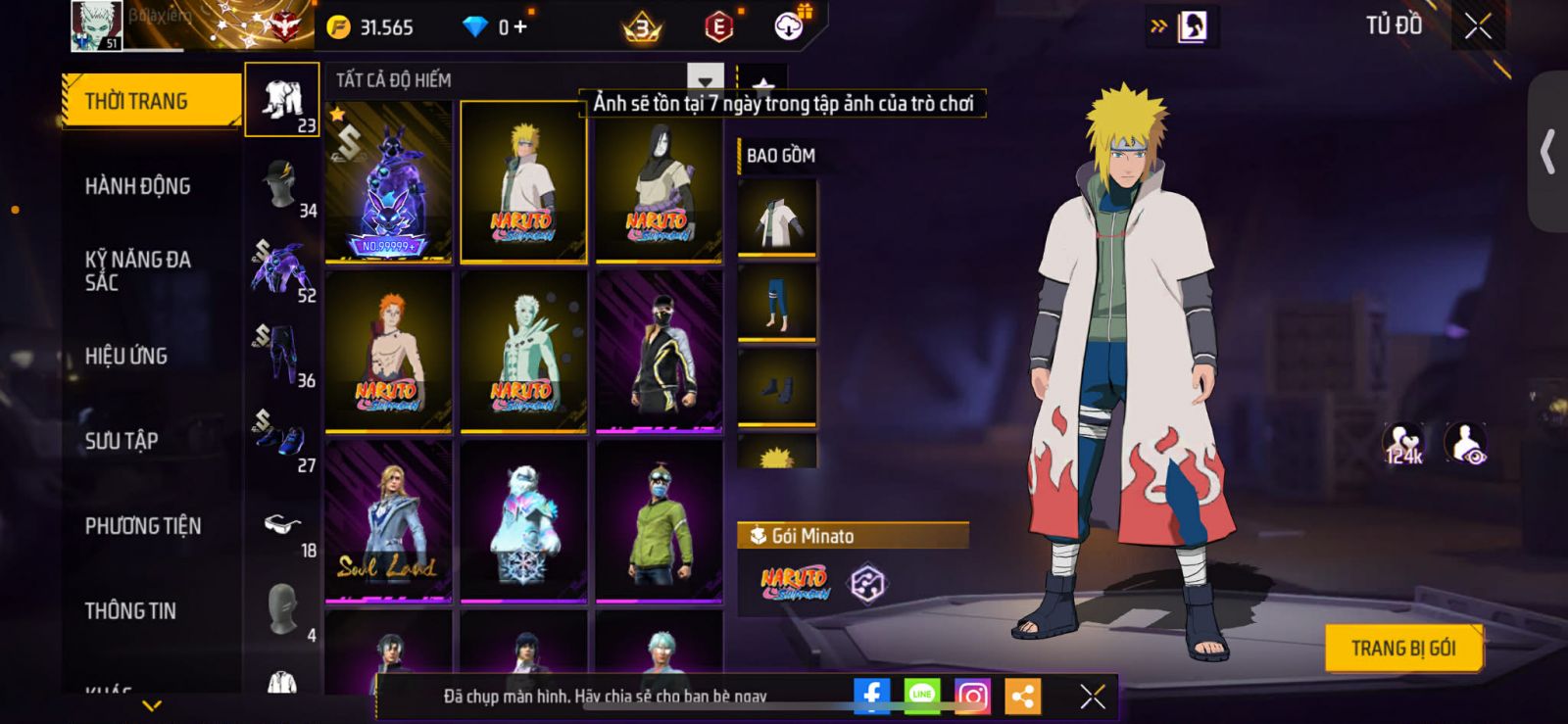This screenshot has height=724, width=1568.
Task: Select the orange-haired Pain Naruto bundle
Action: pyautogui.click(x=388, y=350)
